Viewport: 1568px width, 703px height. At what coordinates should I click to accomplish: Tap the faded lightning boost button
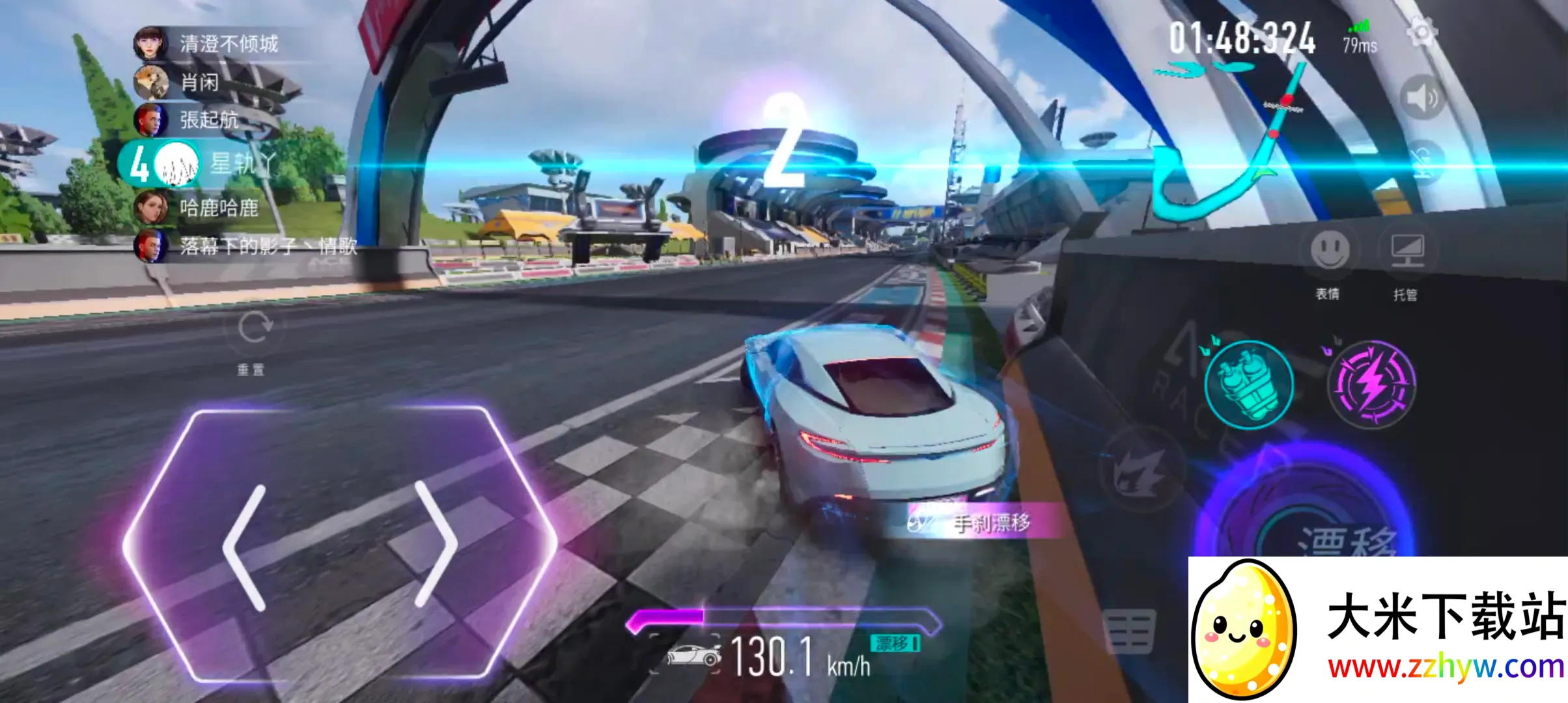coord(1140,469)
